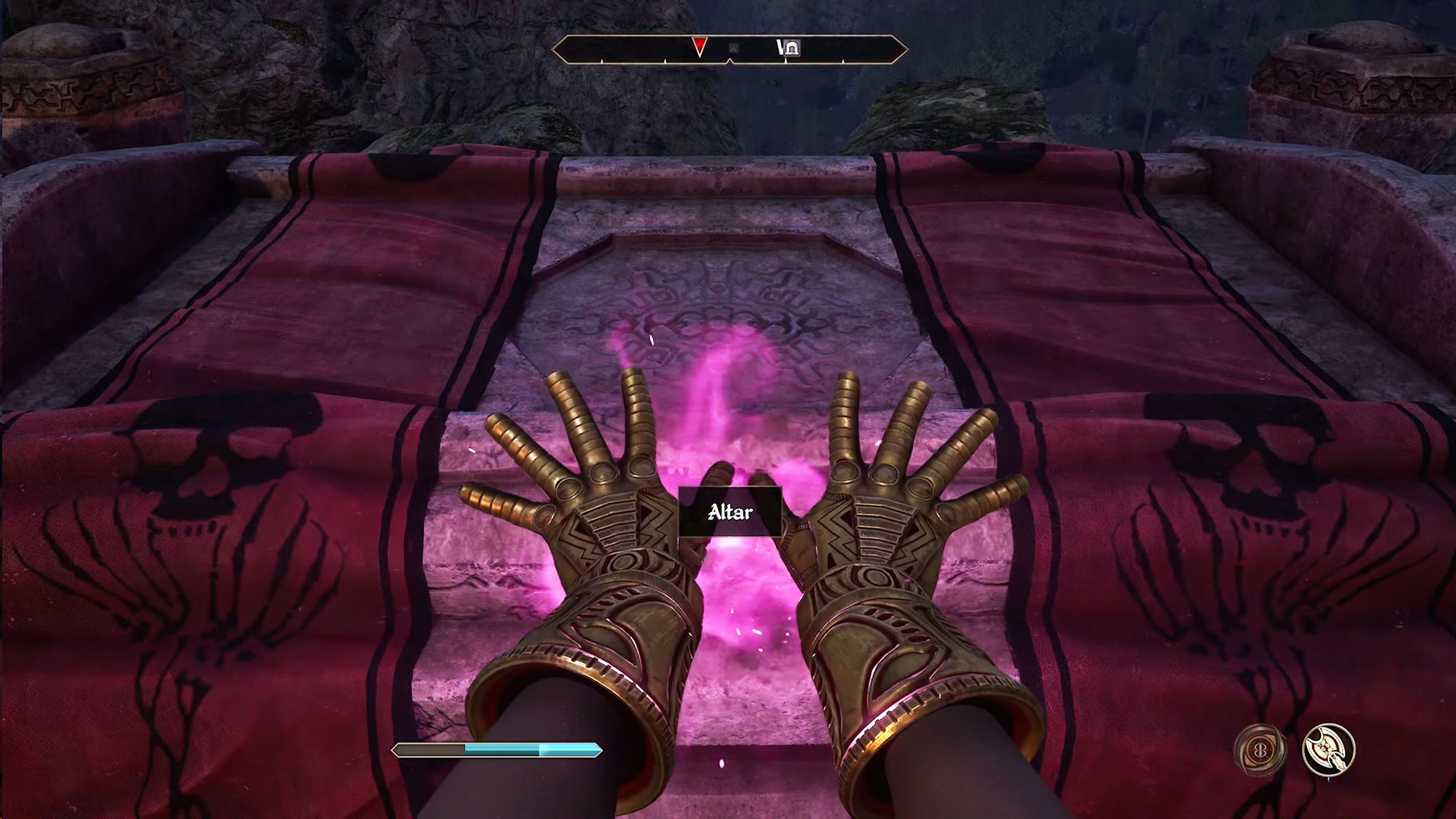
Task: Expand the compass bar at the top
Action: pos(729,48)
